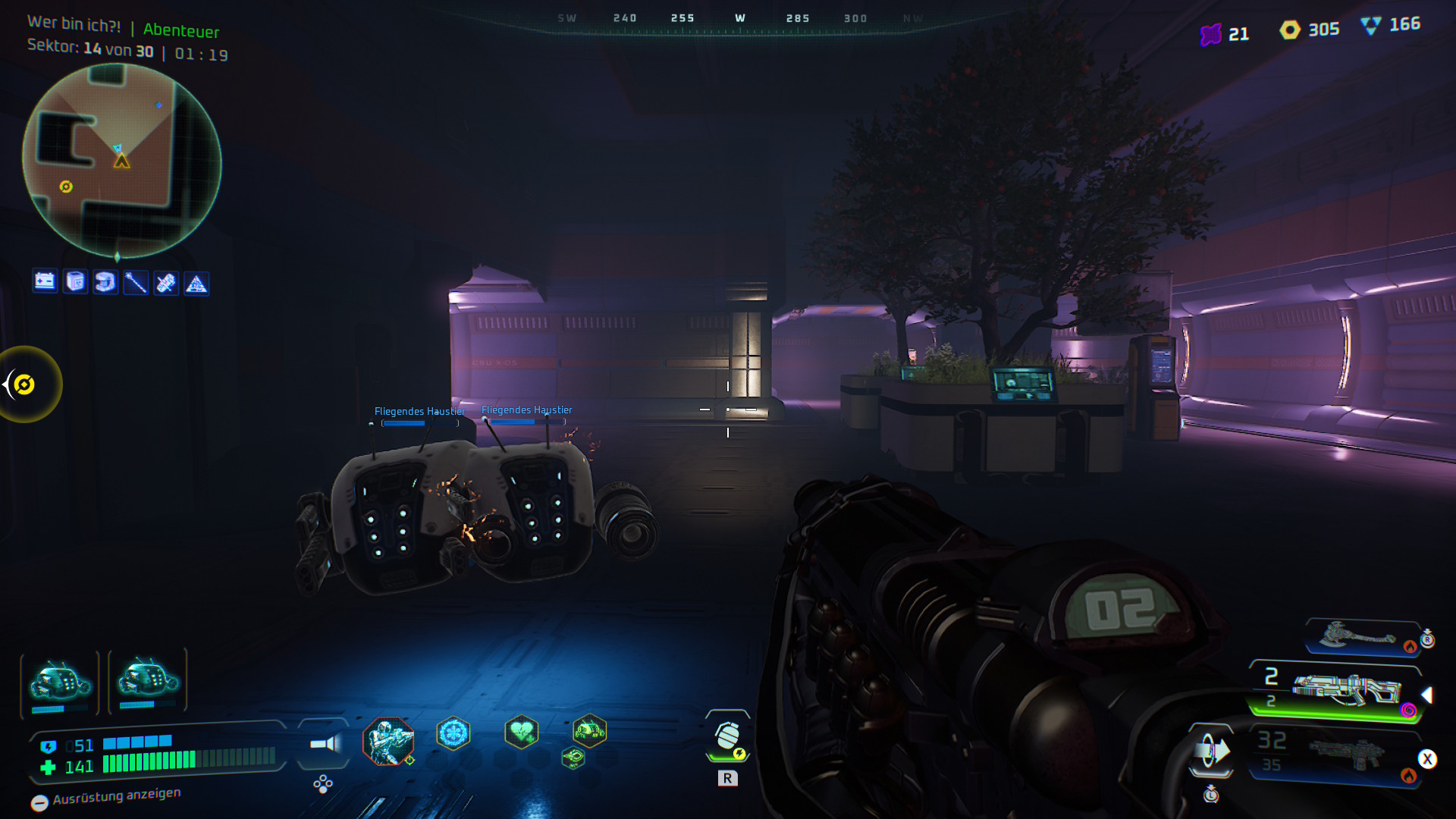Activate the flying pet drone ability
The height and width of the screenshot is (819, 1456).
pyautogui.click(x=589, y=731)
